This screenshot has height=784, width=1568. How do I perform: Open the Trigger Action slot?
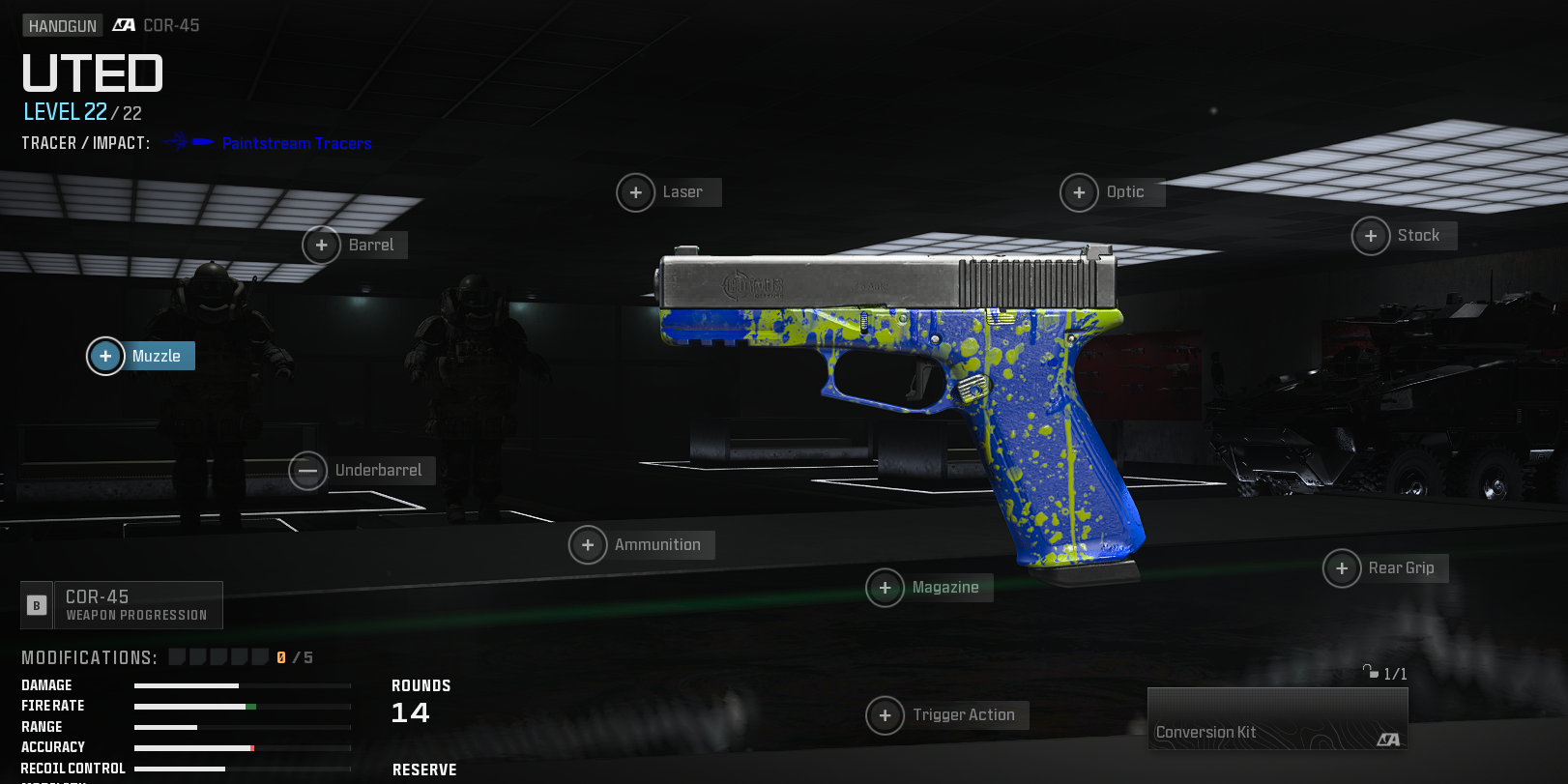[x=947, y=715]
